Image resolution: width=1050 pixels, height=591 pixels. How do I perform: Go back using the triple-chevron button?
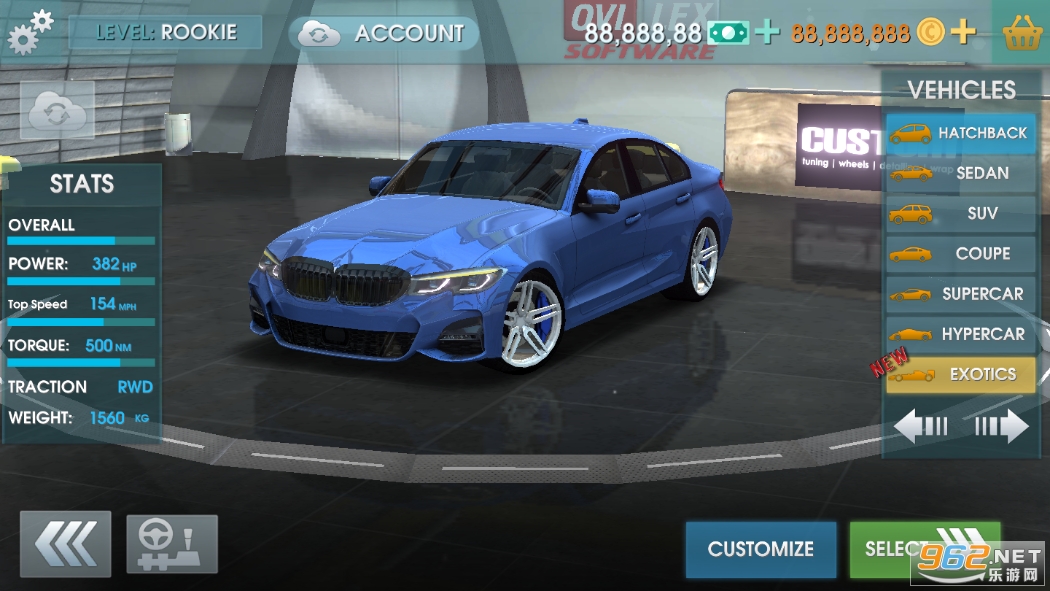pyautogui.click(x=65, y=545)
